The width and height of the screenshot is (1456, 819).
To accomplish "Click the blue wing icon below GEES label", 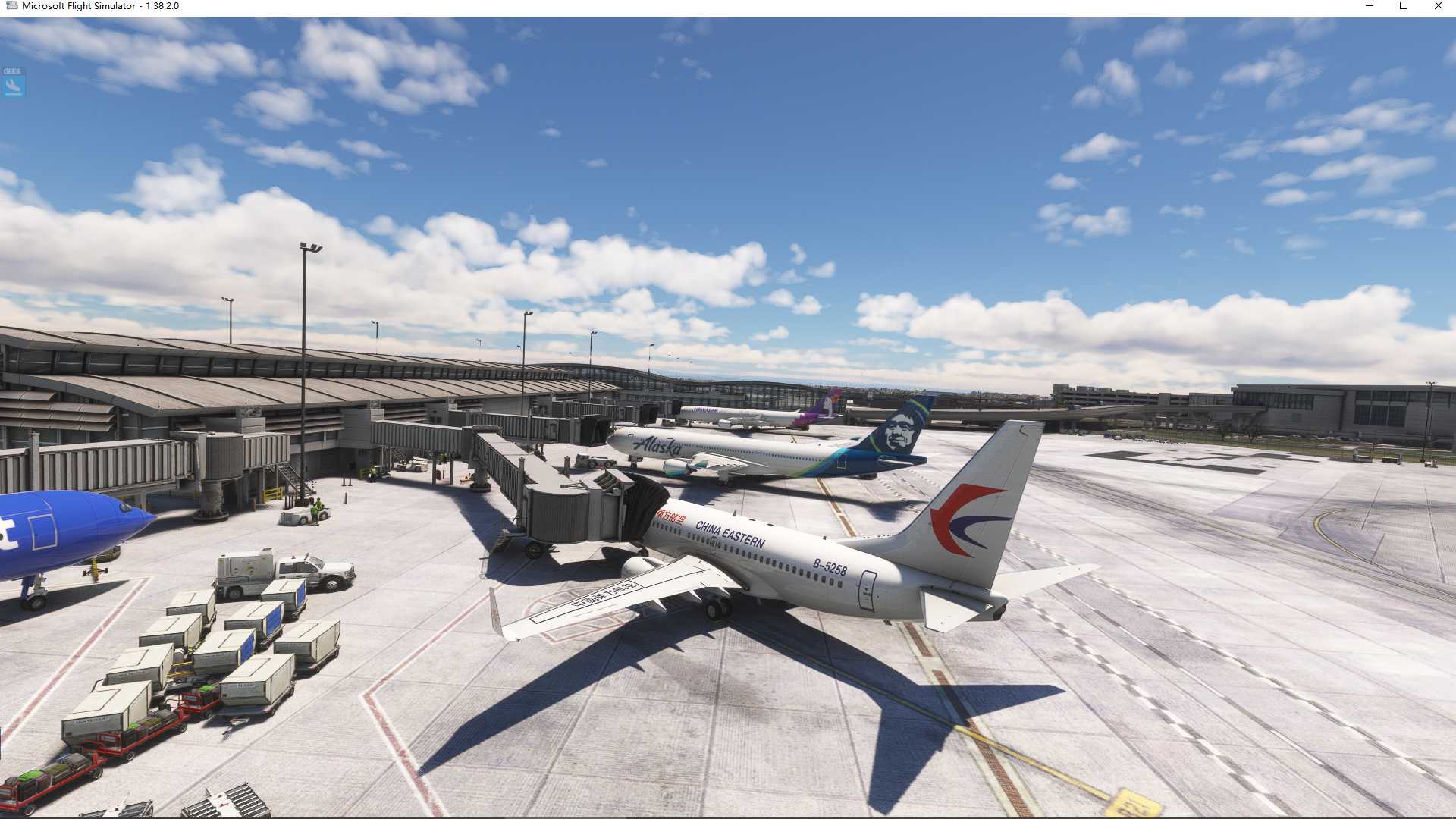I will pos(13,85).
